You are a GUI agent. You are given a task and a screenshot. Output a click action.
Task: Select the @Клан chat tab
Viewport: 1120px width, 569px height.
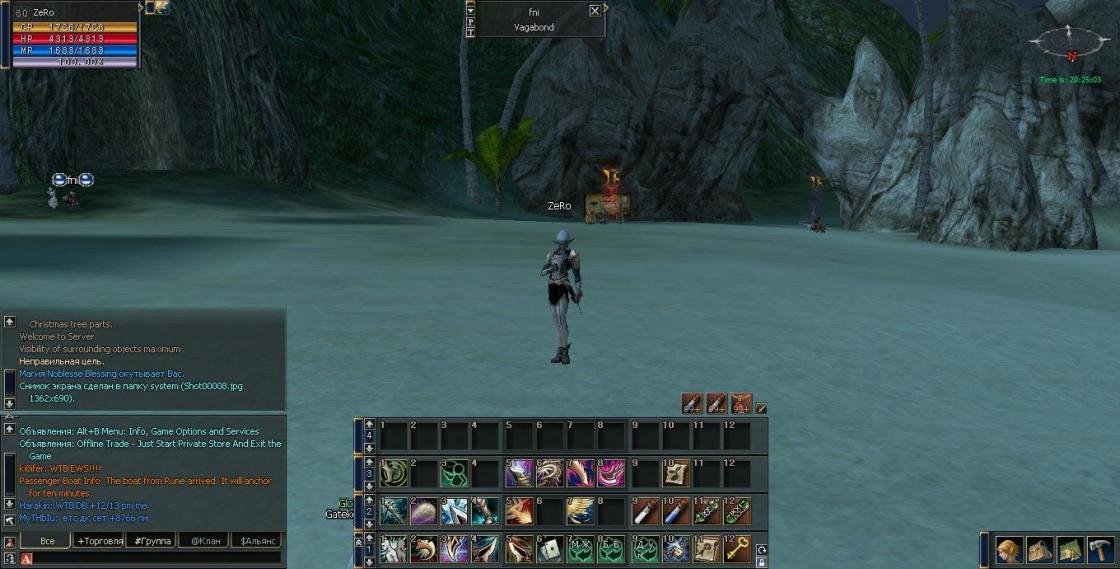(204, 541)
